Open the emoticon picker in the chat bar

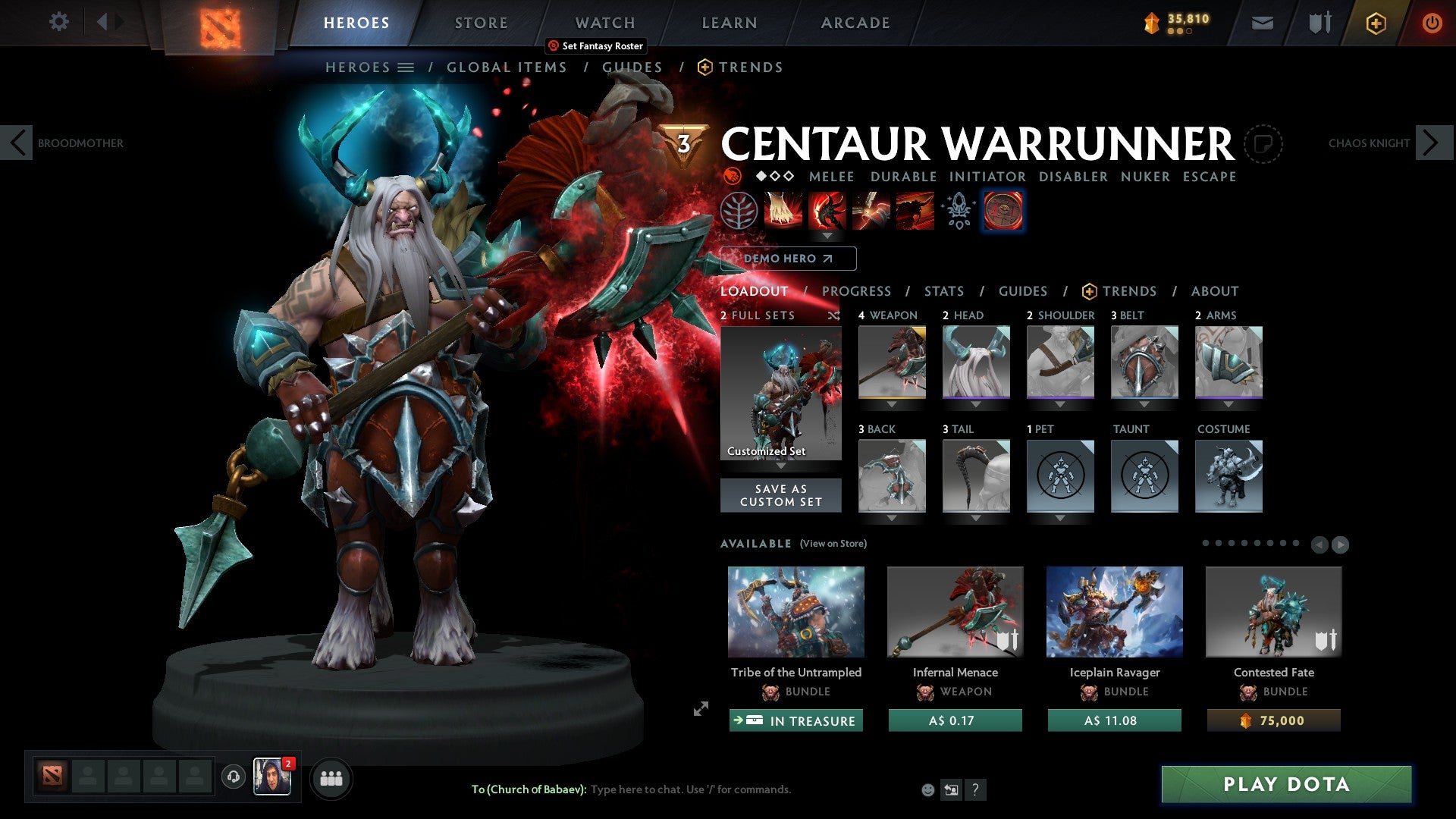click(x=927, y=789)
